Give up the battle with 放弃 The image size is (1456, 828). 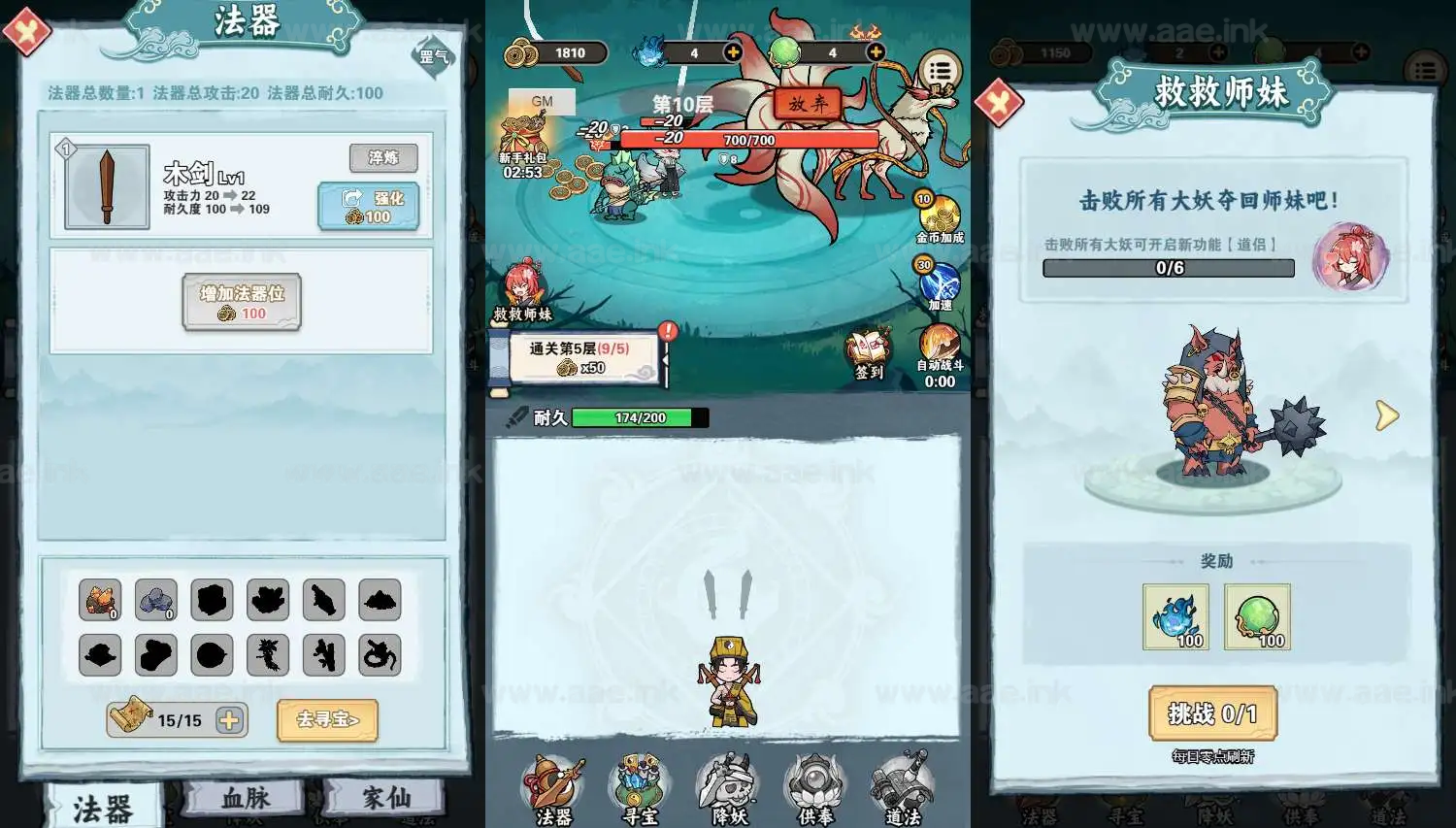(807, 104)
